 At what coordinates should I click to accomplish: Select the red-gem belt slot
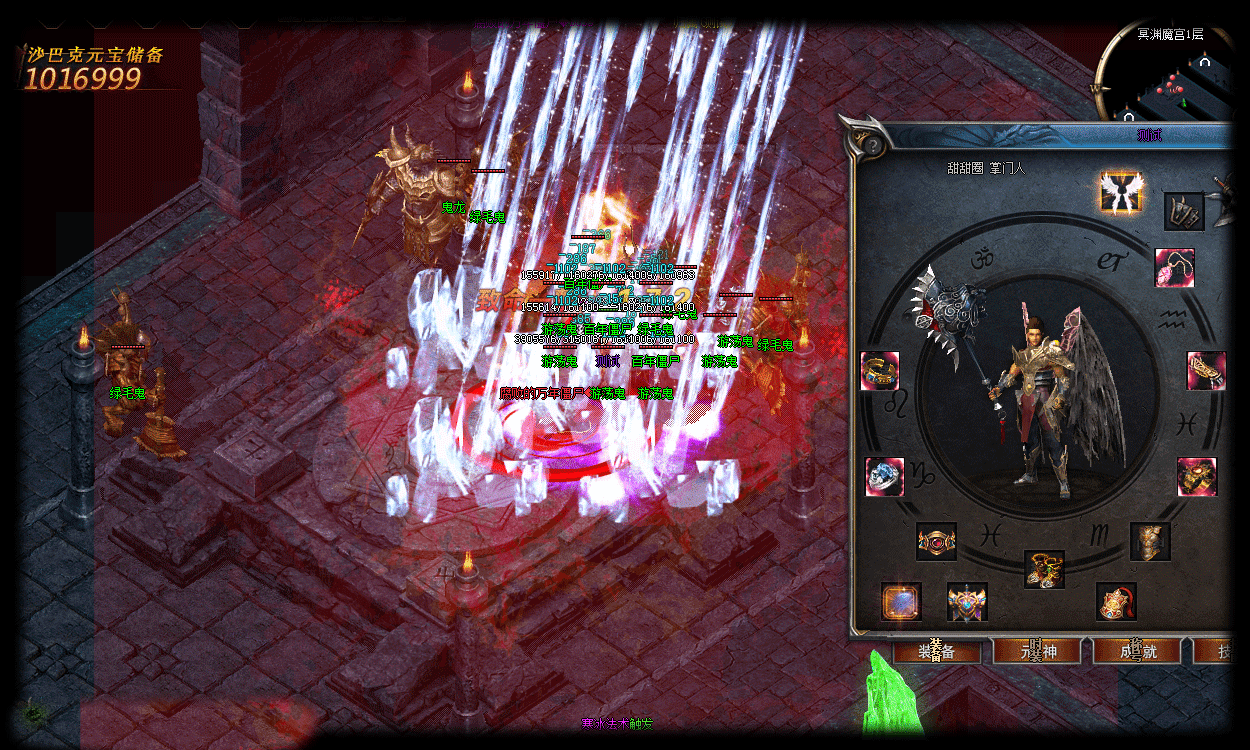tap(937, 542)
